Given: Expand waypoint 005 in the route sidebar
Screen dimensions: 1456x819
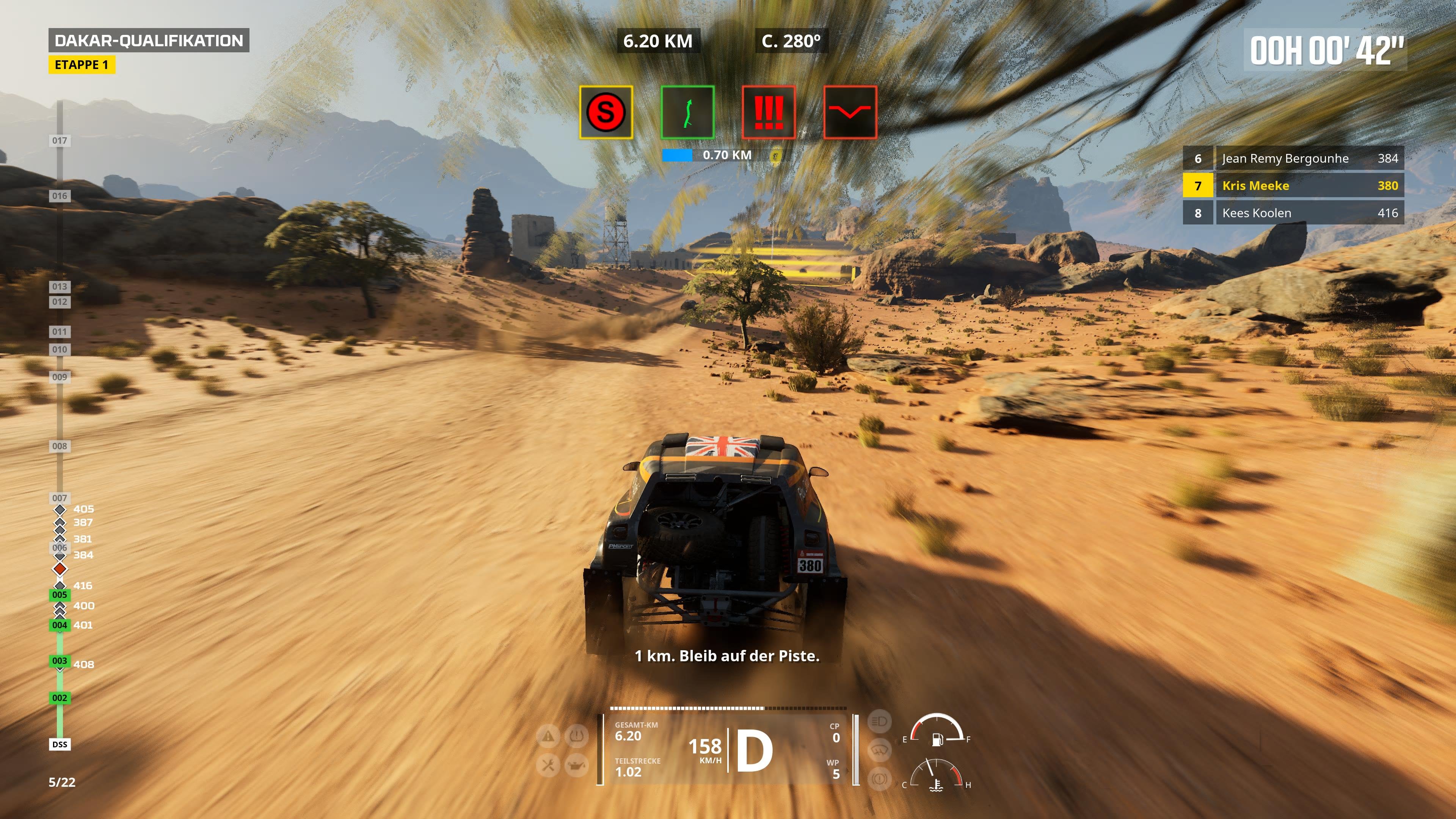Looking at the screenshot, I should [60, 595].
